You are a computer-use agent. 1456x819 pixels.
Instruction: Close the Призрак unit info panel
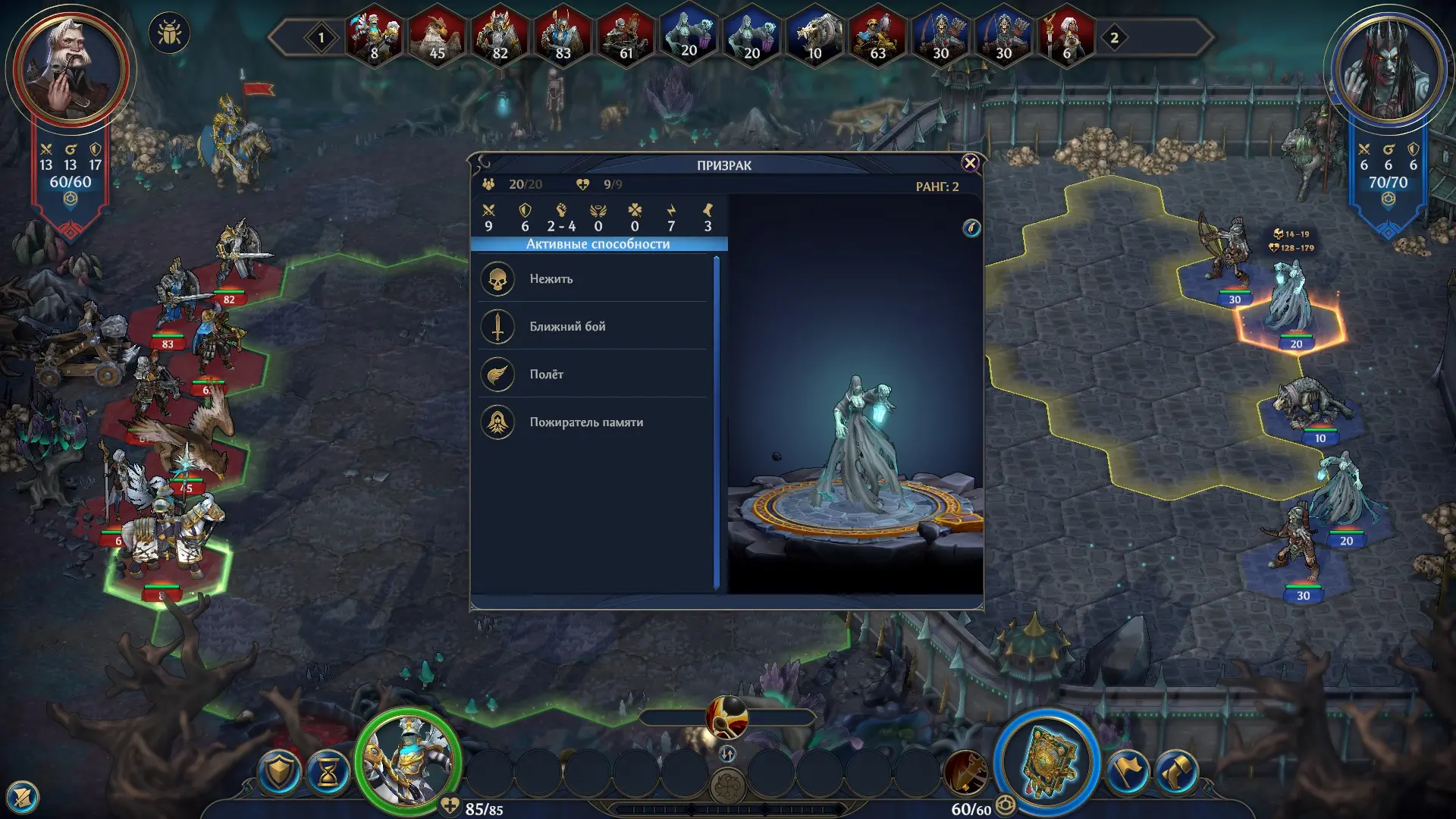(969, 163)
